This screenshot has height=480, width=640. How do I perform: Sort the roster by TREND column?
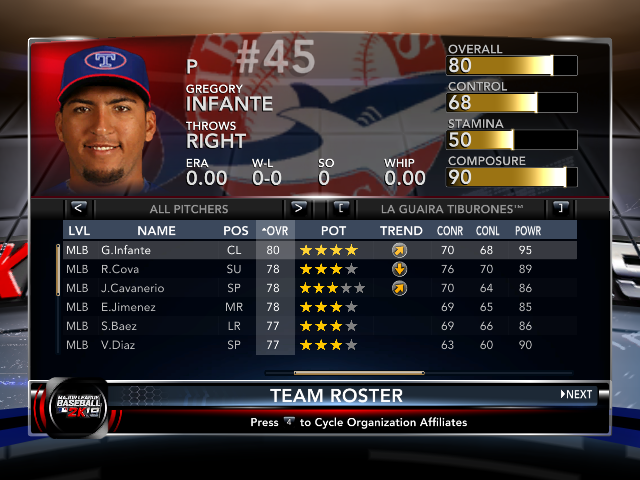point(401,231)
